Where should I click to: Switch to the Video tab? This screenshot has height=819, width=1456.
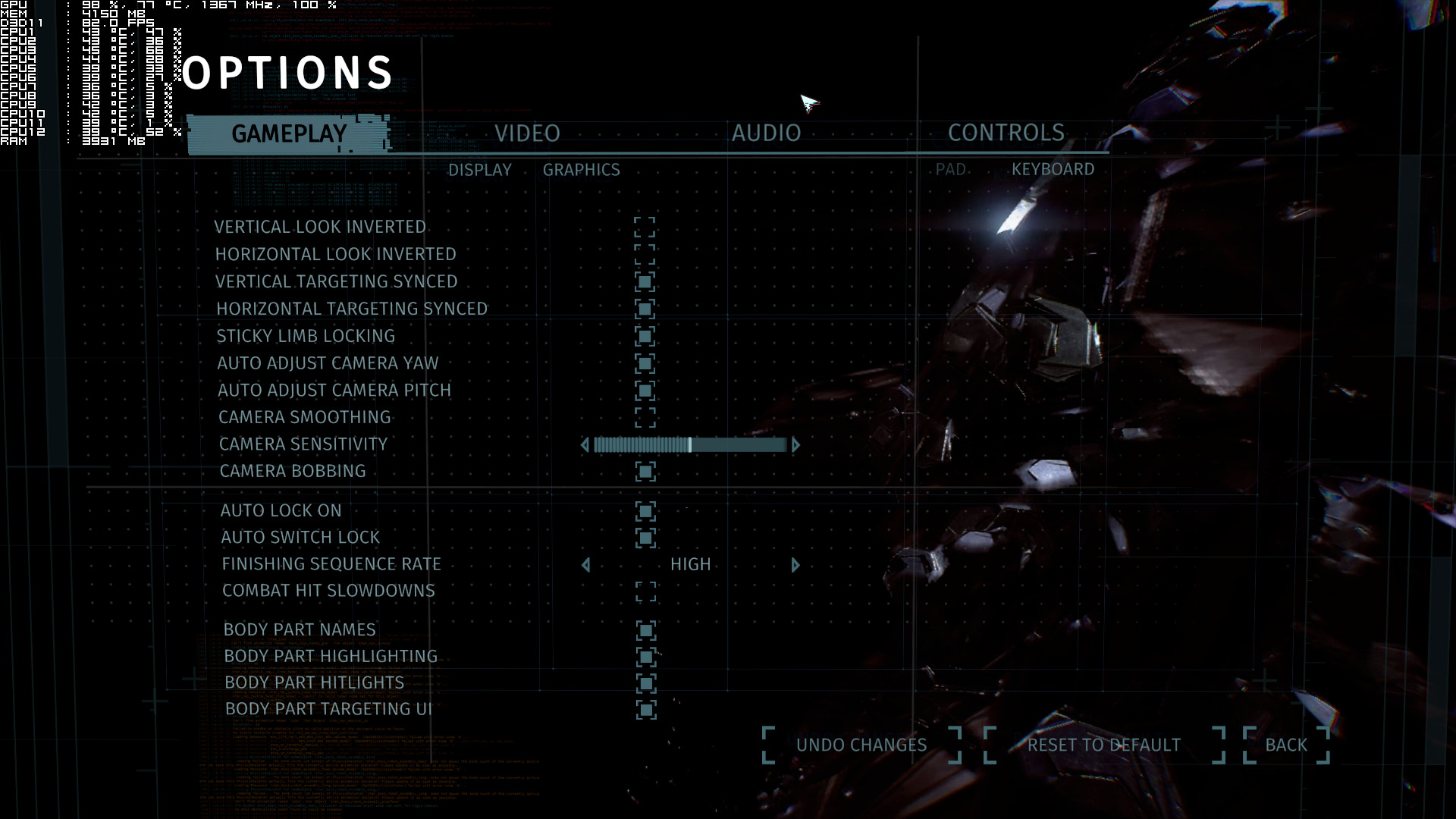tap(527, 133)
